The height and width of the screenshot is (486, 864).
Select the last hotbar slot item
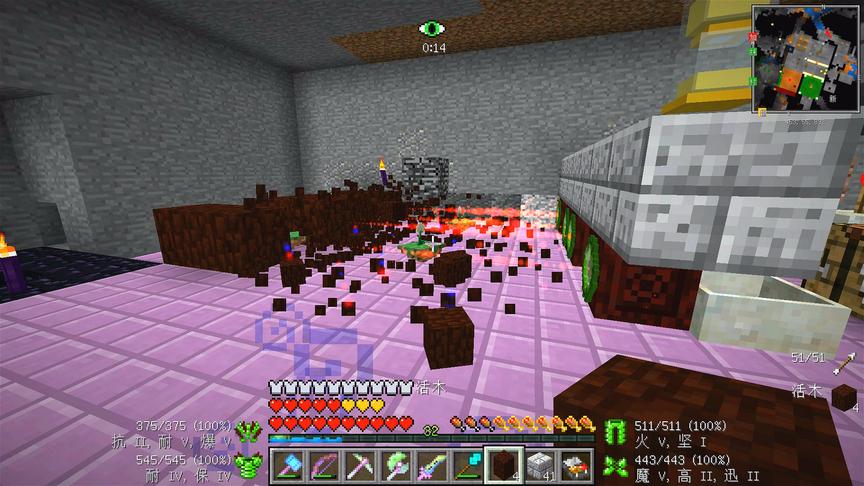[x=575, y=465]
